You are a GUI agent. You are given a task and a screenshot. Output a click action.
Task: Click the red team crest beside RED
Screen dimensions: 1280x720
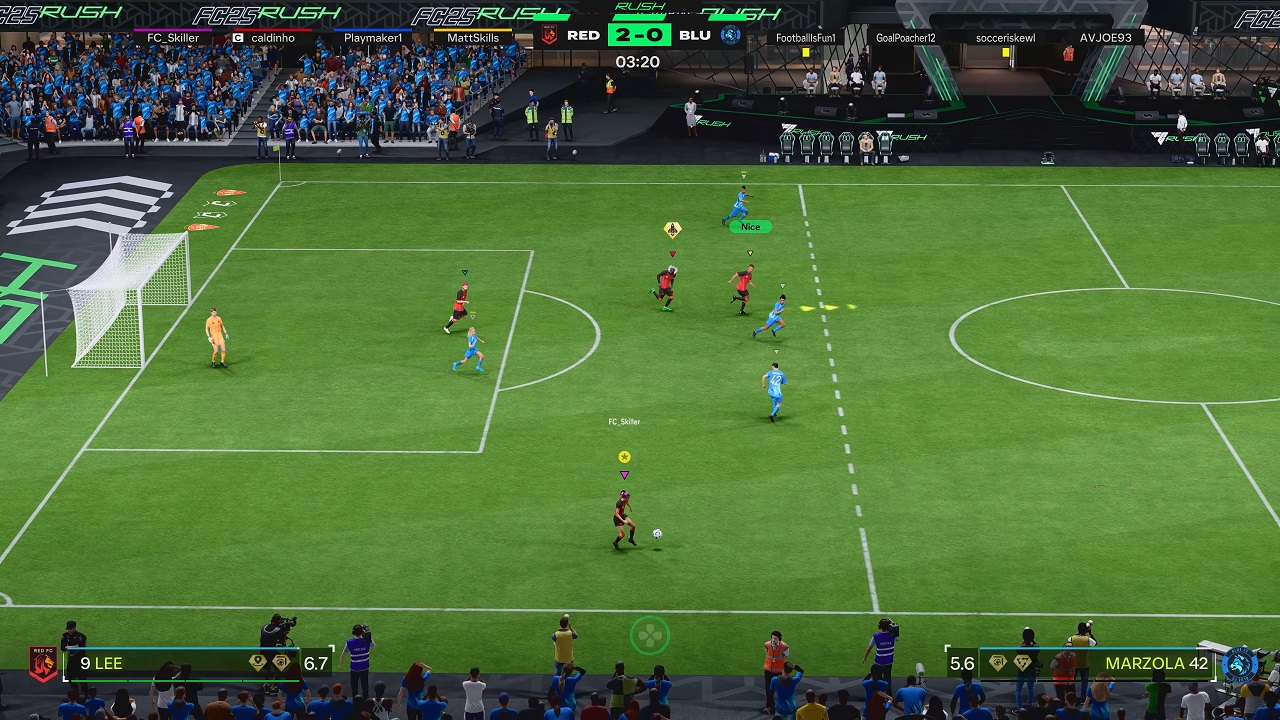[549, 35]
